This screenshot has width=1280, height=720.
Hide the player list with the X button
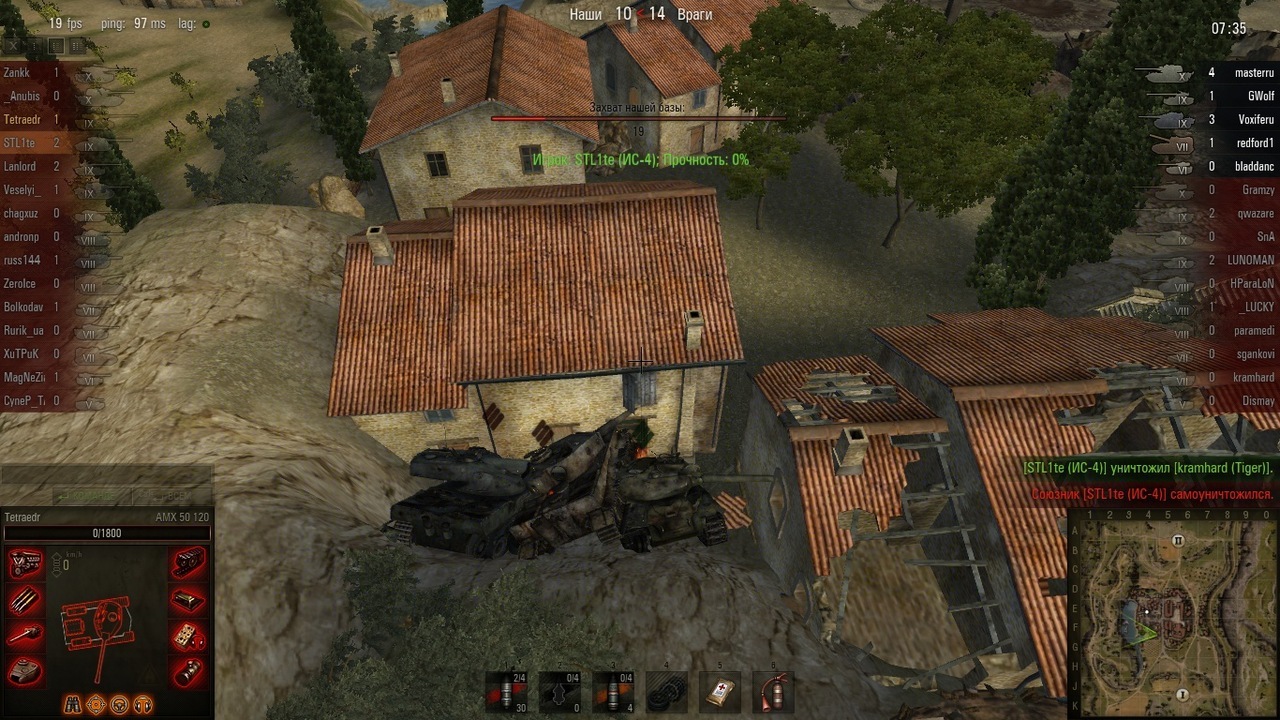(x=12, y=45)
